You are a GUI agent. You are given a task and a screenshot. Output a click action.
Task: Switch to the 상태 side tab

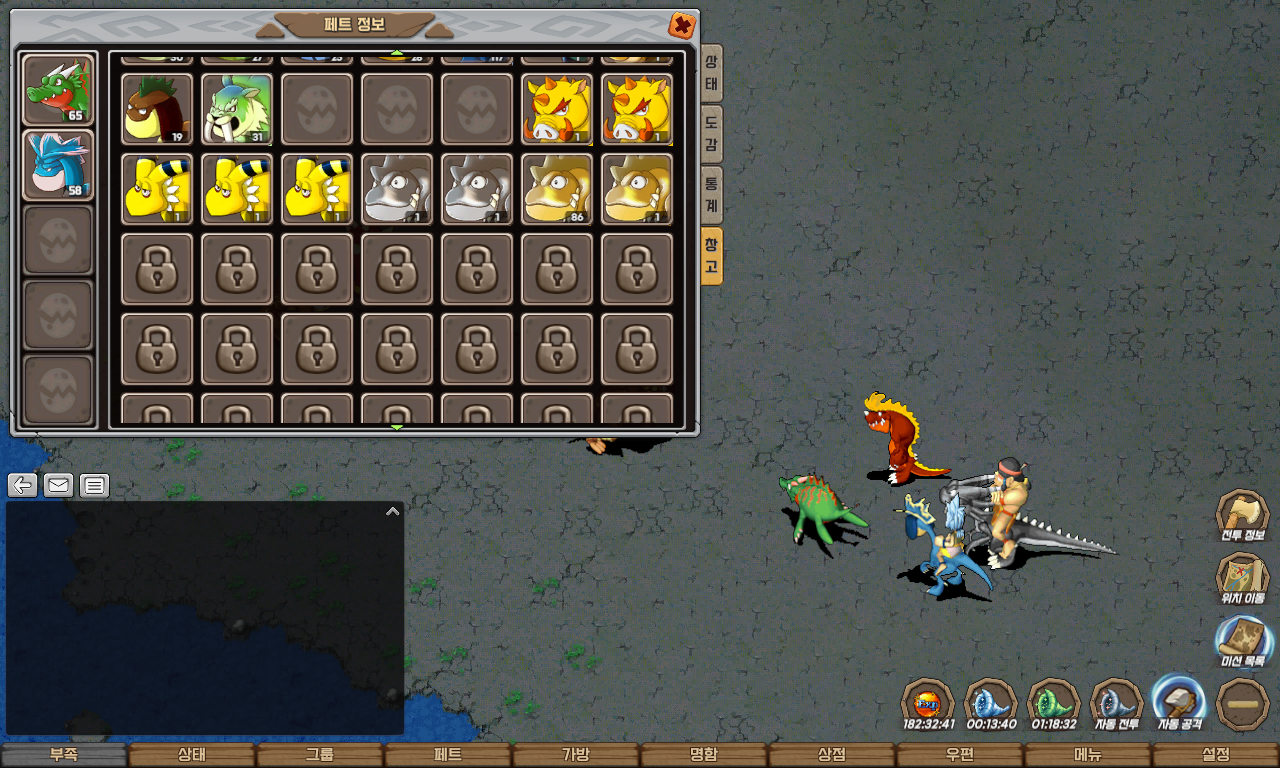pyautogui.click(x=711, y=73)
